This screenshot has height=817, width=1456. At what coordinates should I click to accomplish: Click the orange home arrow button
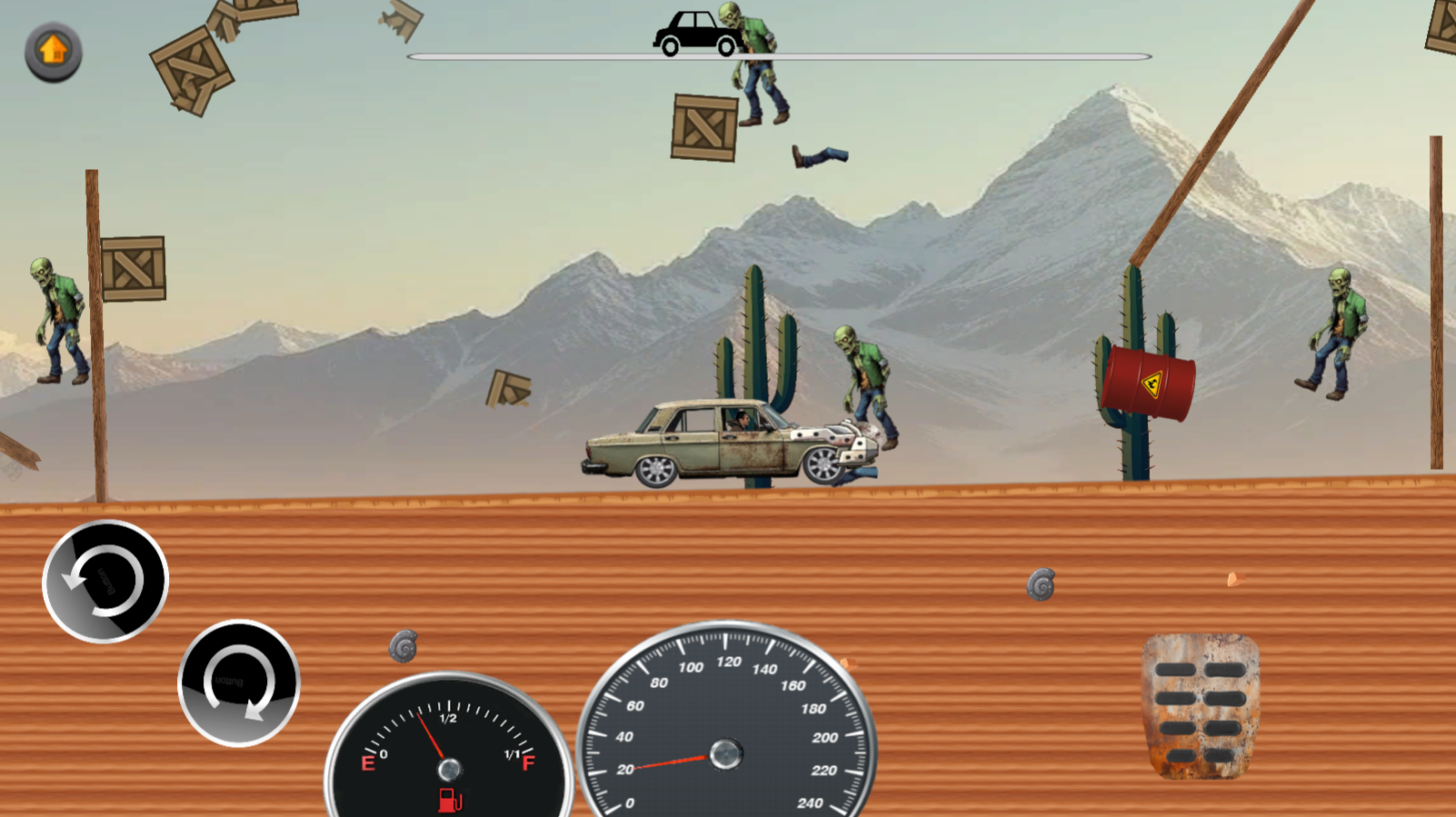[x=52, y=50]
